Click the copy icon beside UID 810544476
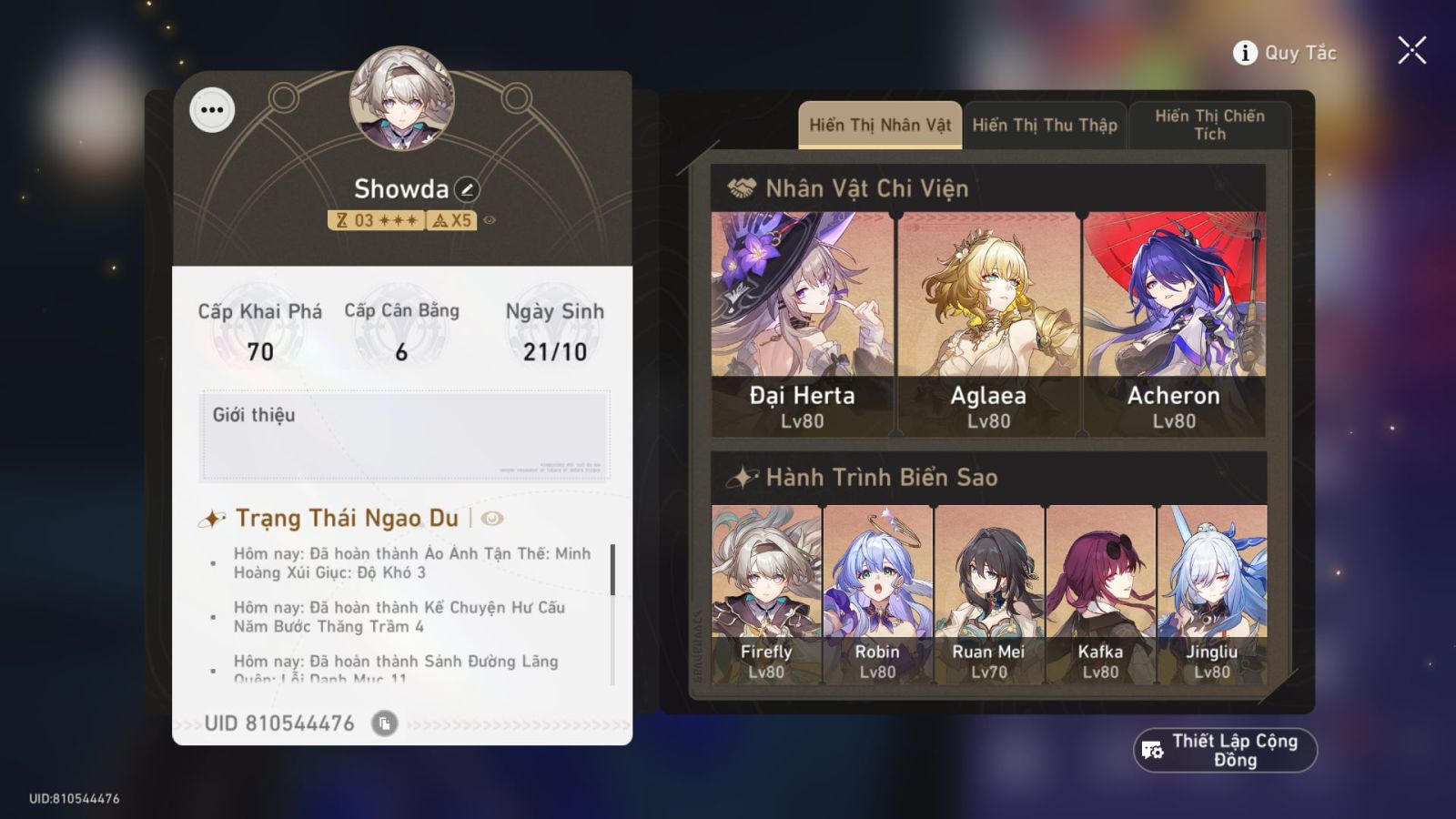This screenshot has height=819, width=1456. [386, 723]
